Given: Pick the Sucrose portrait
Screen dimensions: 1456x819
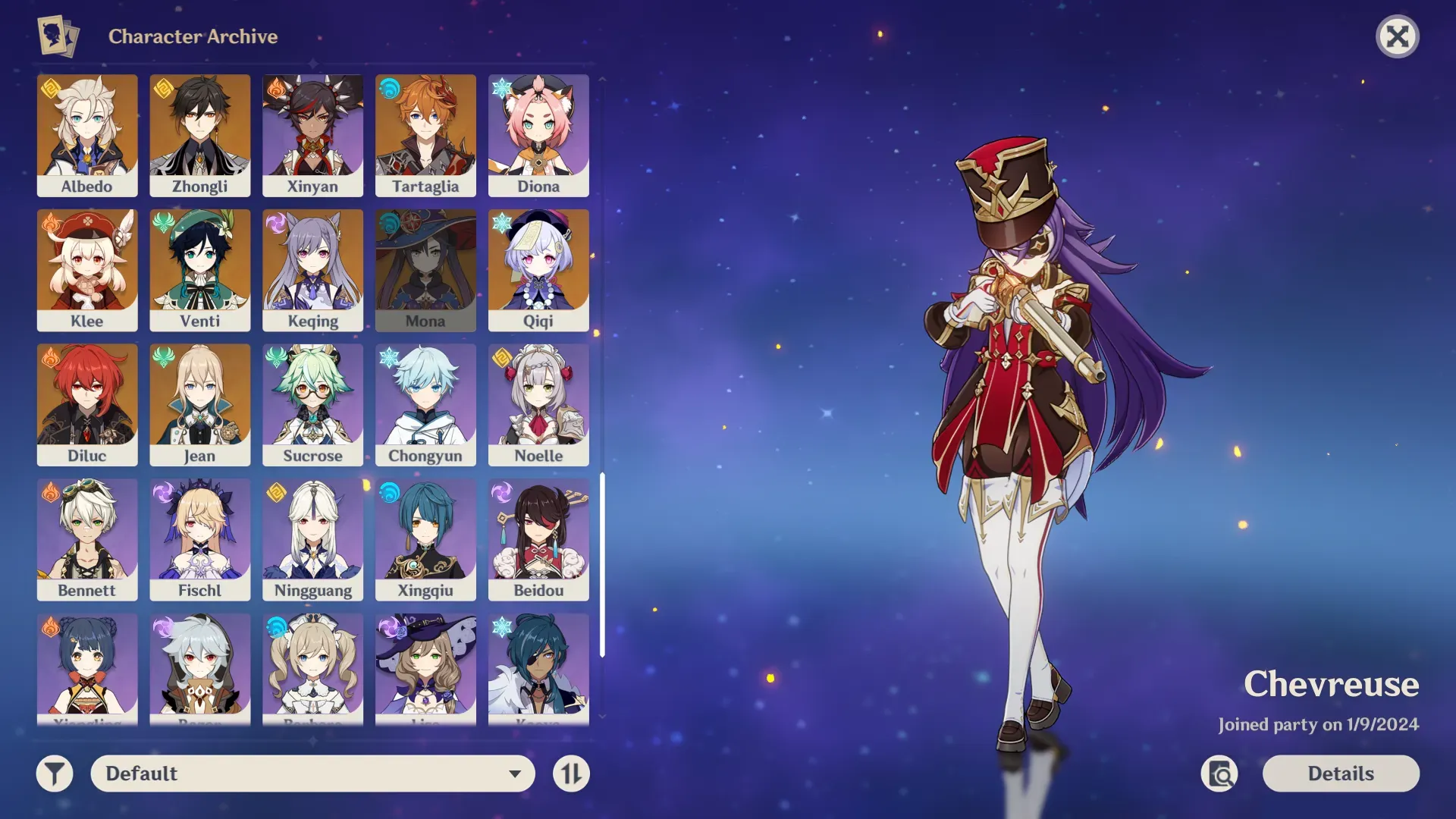Looking at the screenshot, I should tap(312, 404).
